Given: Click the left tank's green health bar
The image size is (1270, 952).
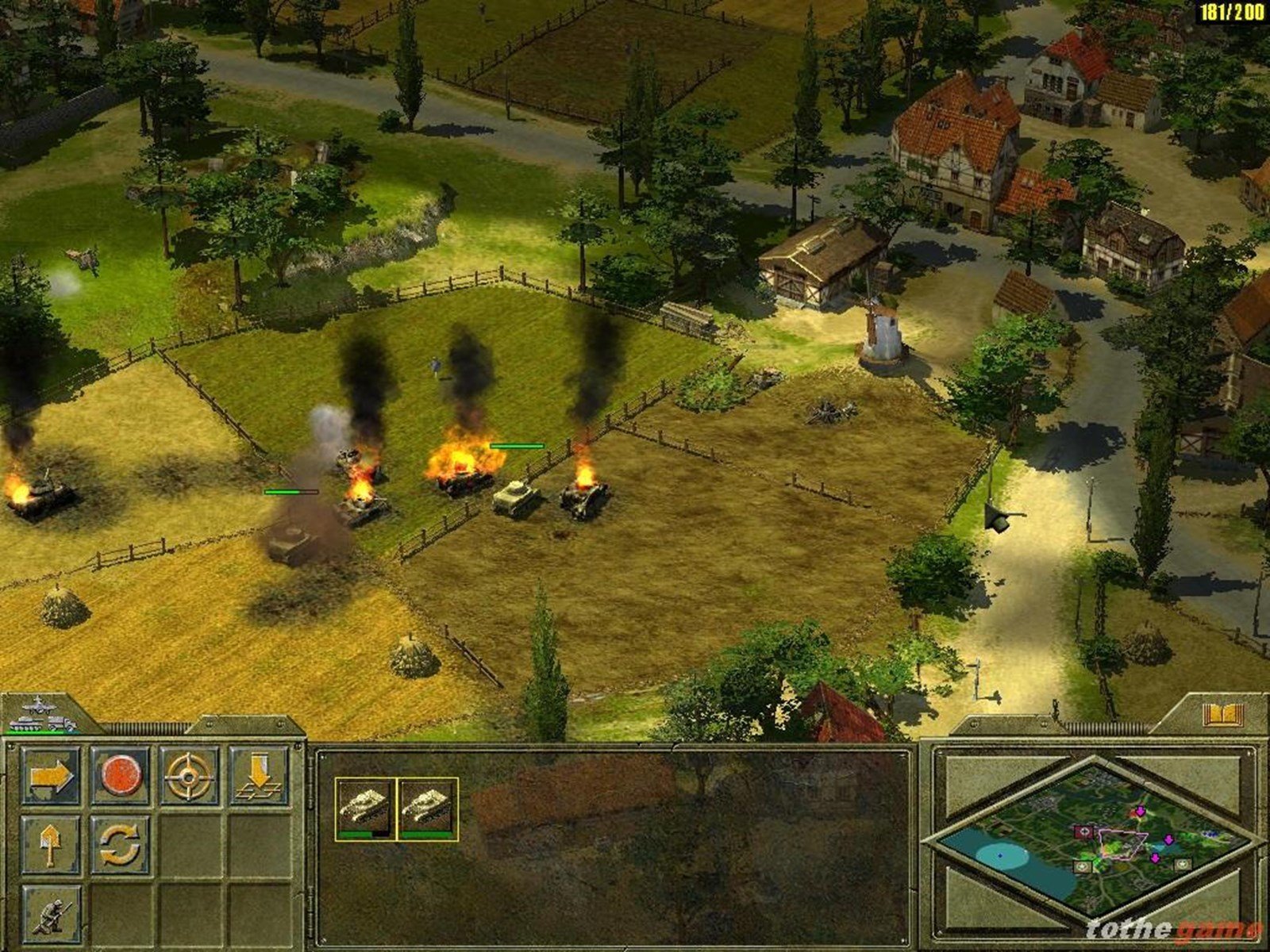Looking at the screenshot, I should coord(291,491).
